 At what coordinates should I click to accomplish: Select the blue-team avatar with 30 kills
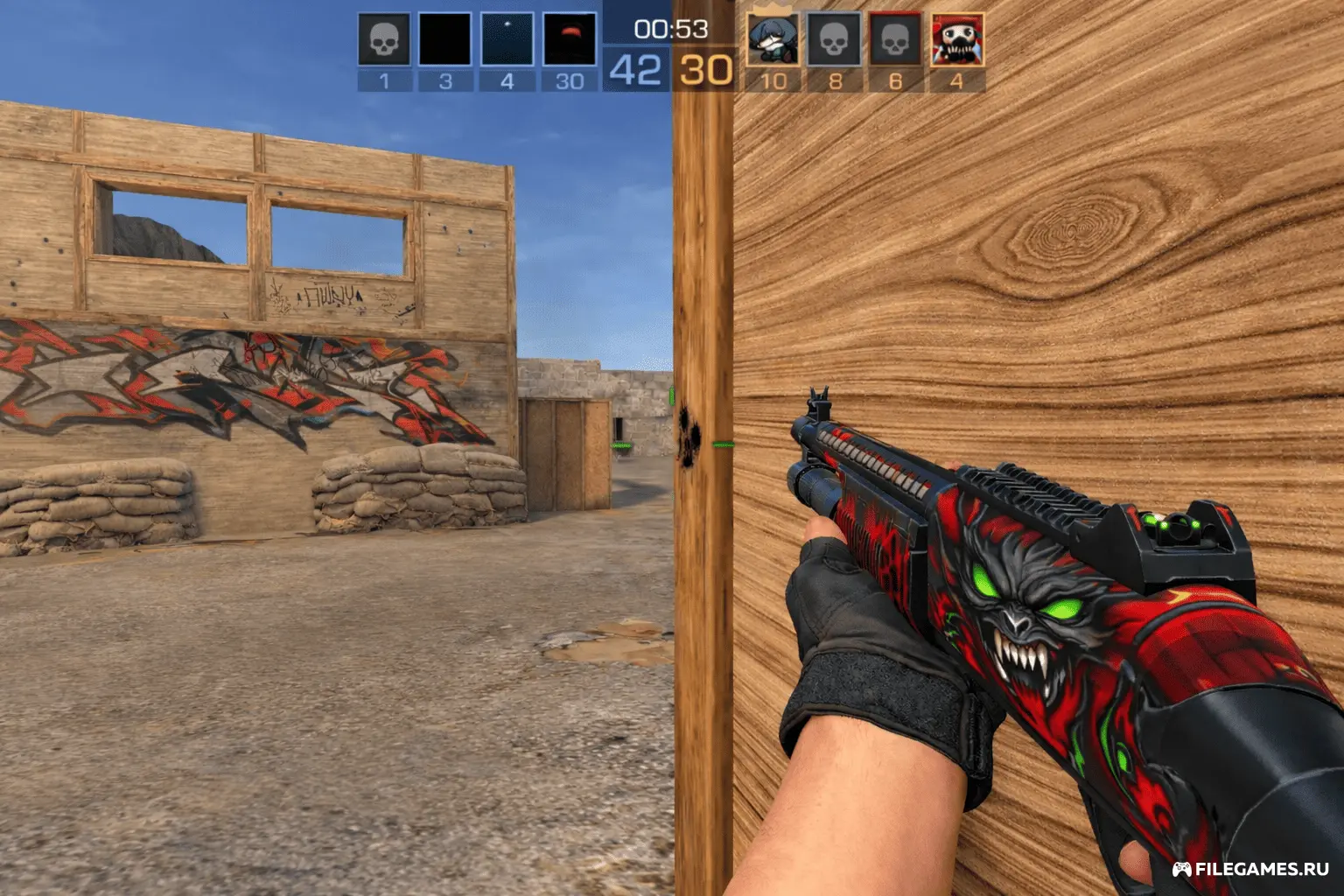[570, 39]
